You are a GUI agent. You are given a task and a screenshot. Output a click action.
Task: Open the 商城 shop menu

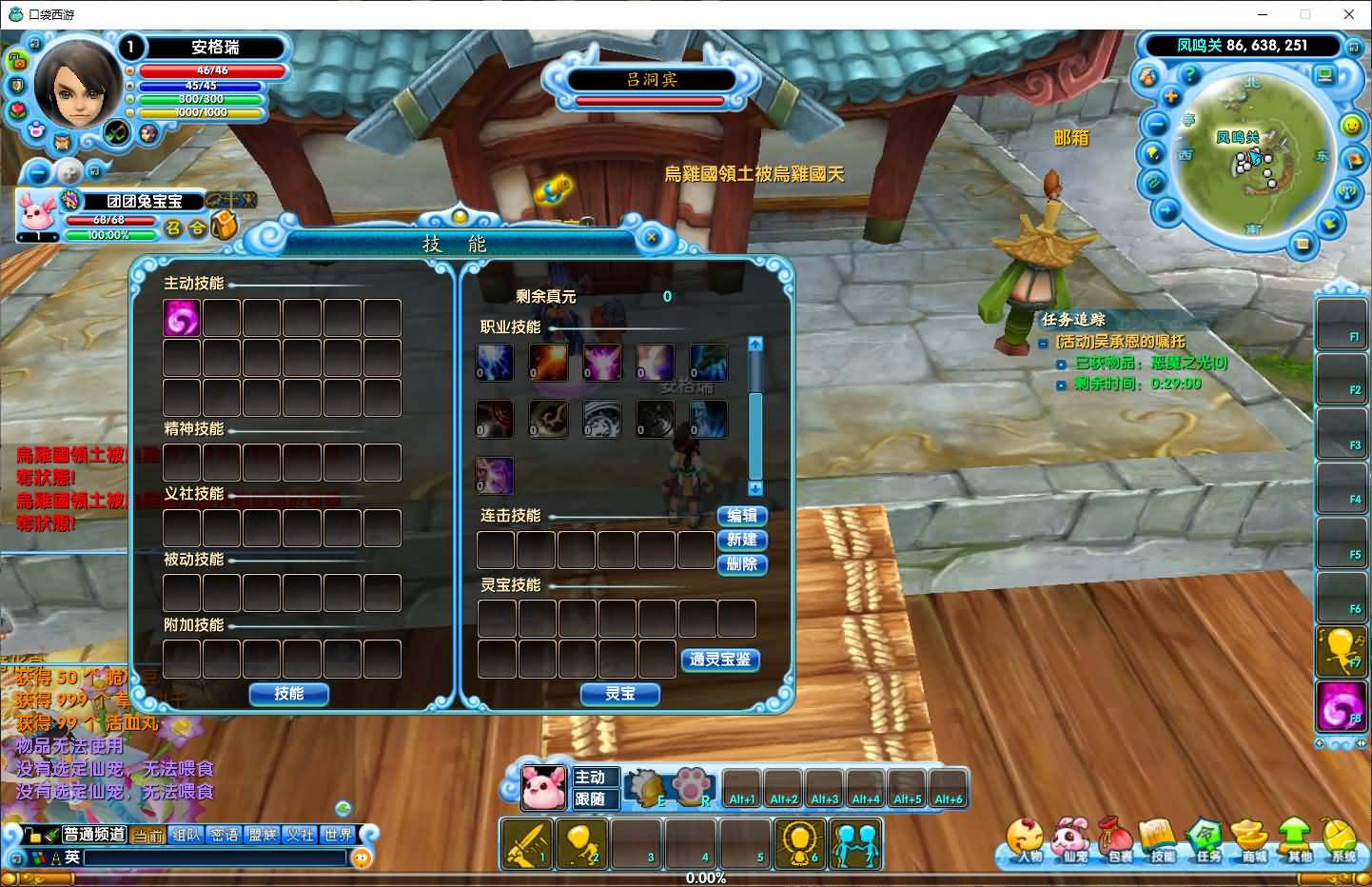pyautogui.click(x=1254, y=842)
